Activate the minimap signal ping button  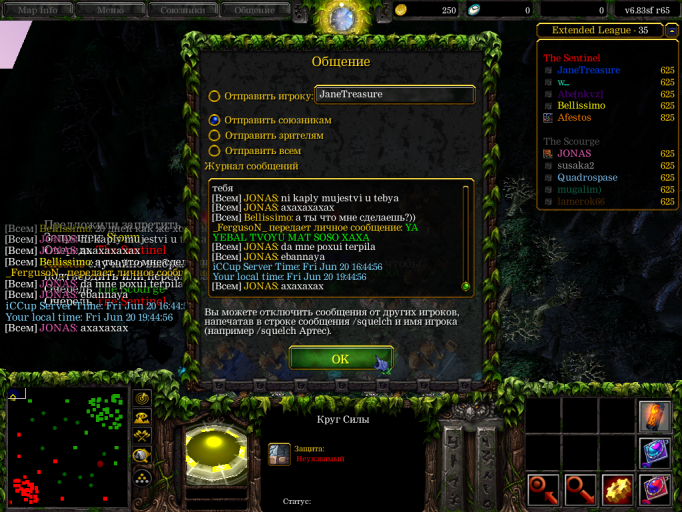coord(142,398)
